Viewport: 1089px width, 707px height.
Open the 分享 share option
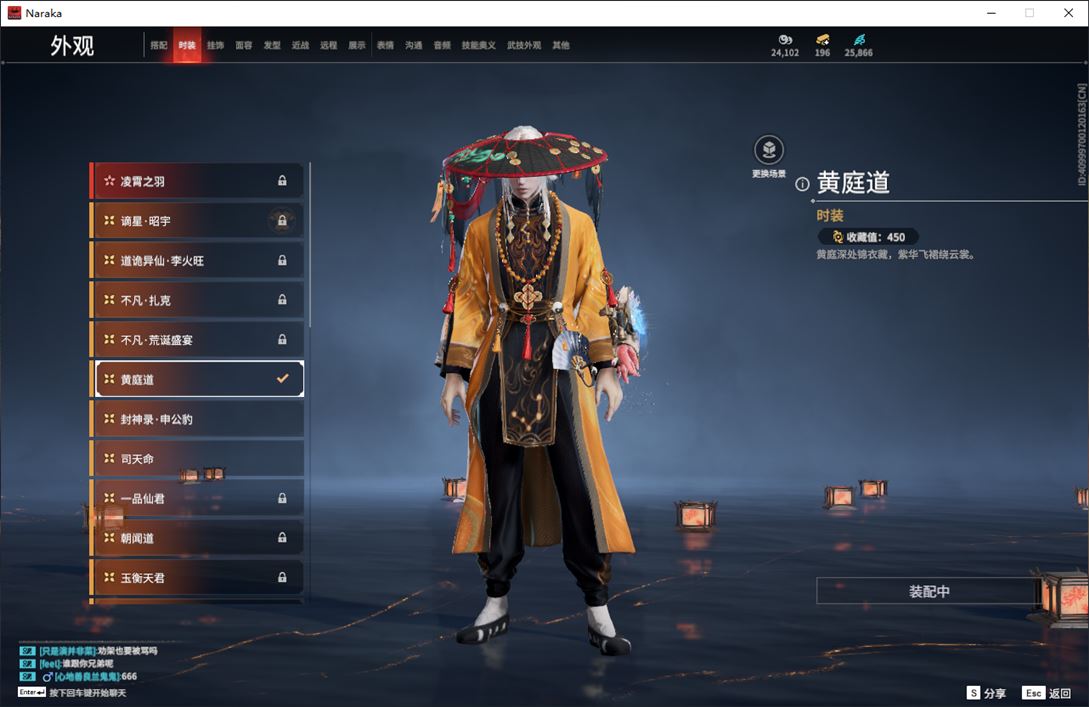click(x=986, y=693)
